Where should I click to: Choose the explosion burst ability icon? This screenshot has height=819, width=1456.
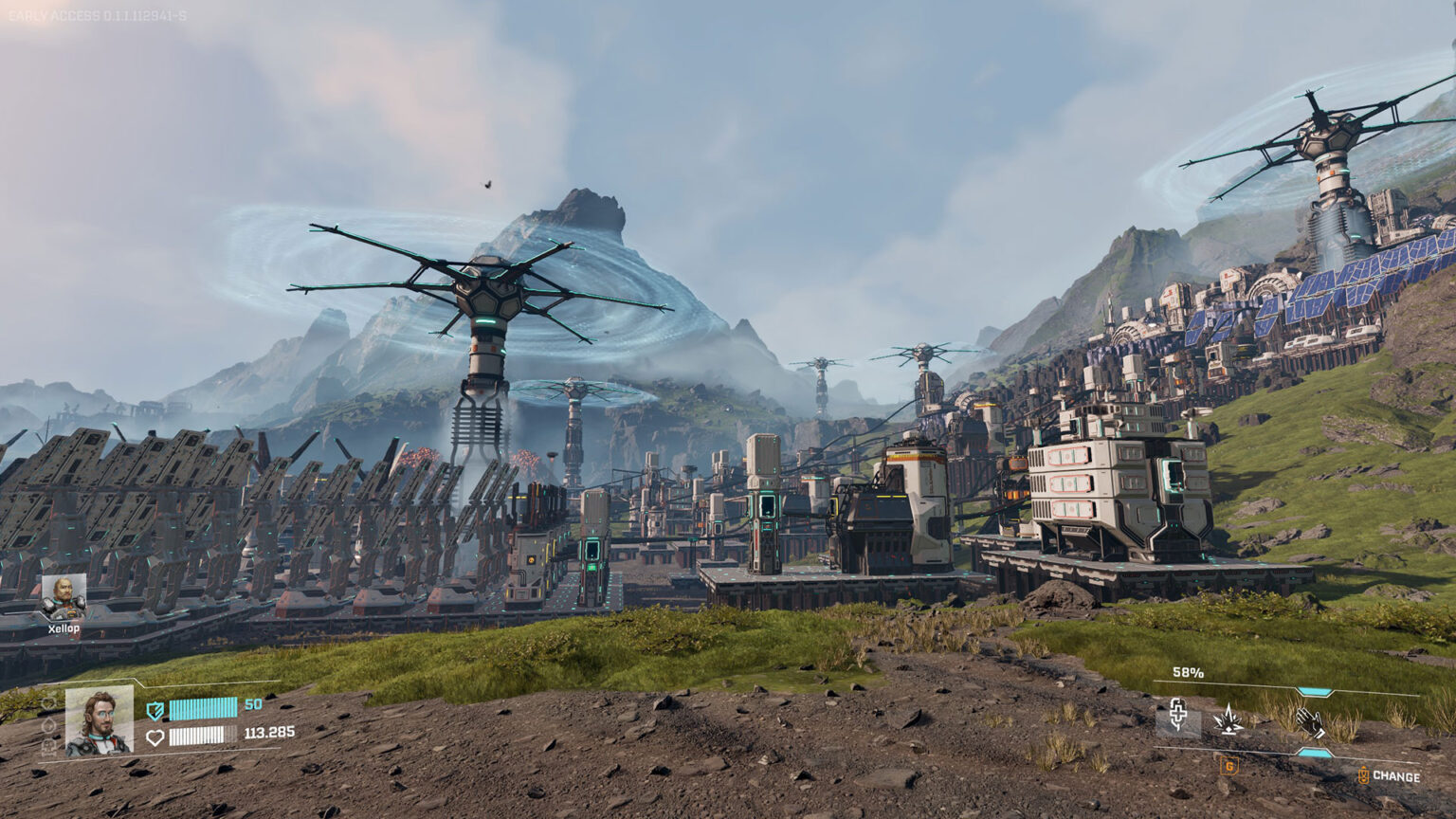coord(1229,720)
